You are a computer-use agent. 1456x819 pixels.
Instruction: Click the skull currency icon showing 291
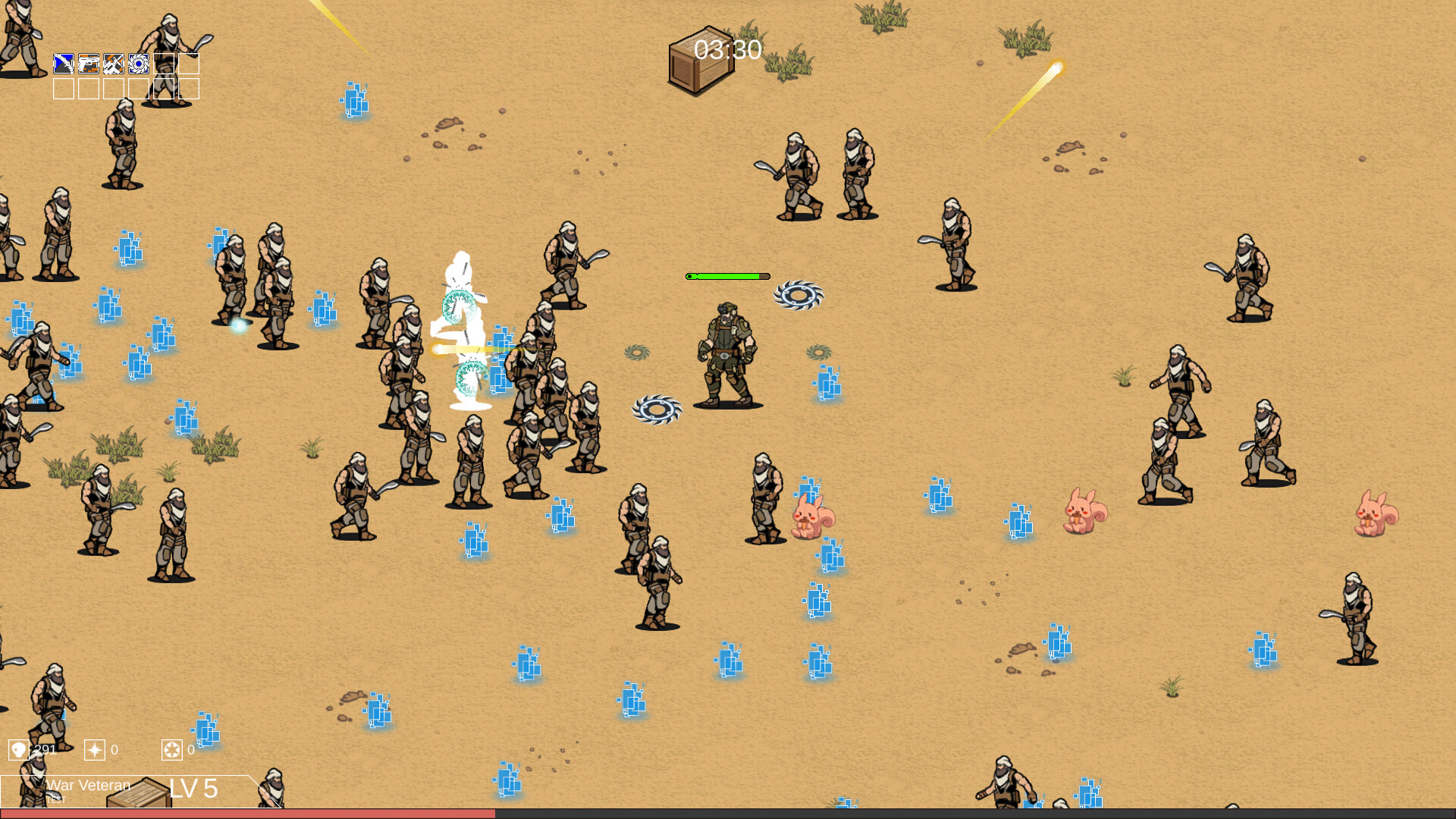(x=19, y=749)
